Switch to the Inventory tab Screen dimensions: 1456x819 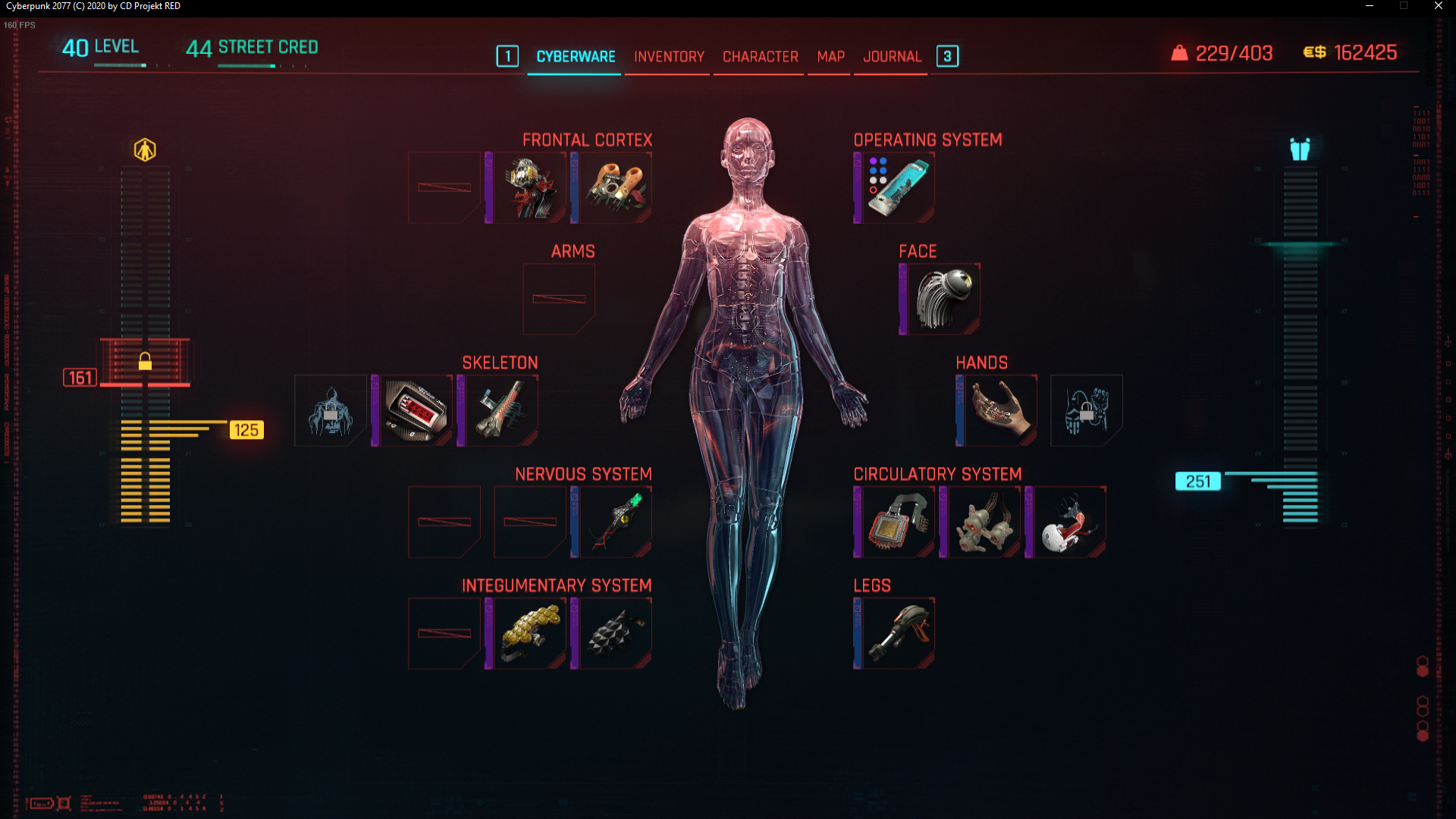(668, 56)
